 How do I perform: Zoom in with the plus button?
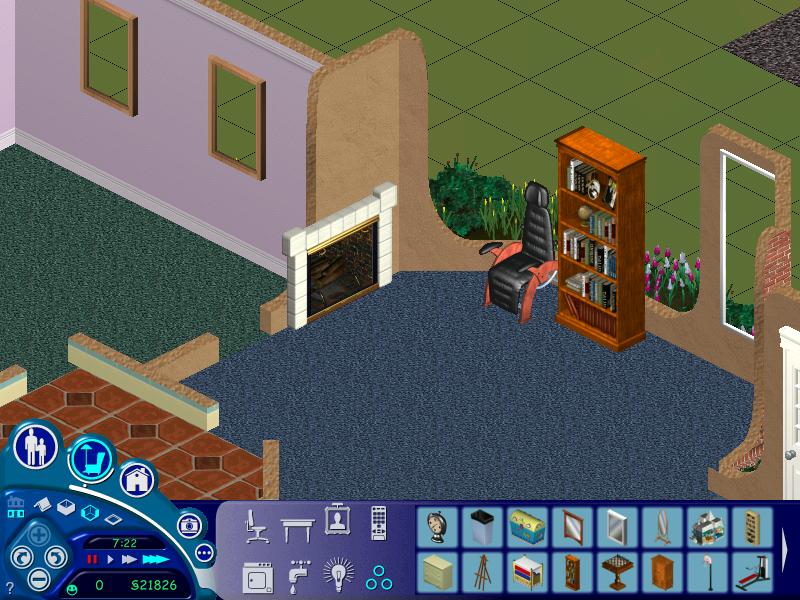pyautogui.click(x=37, y=534)
